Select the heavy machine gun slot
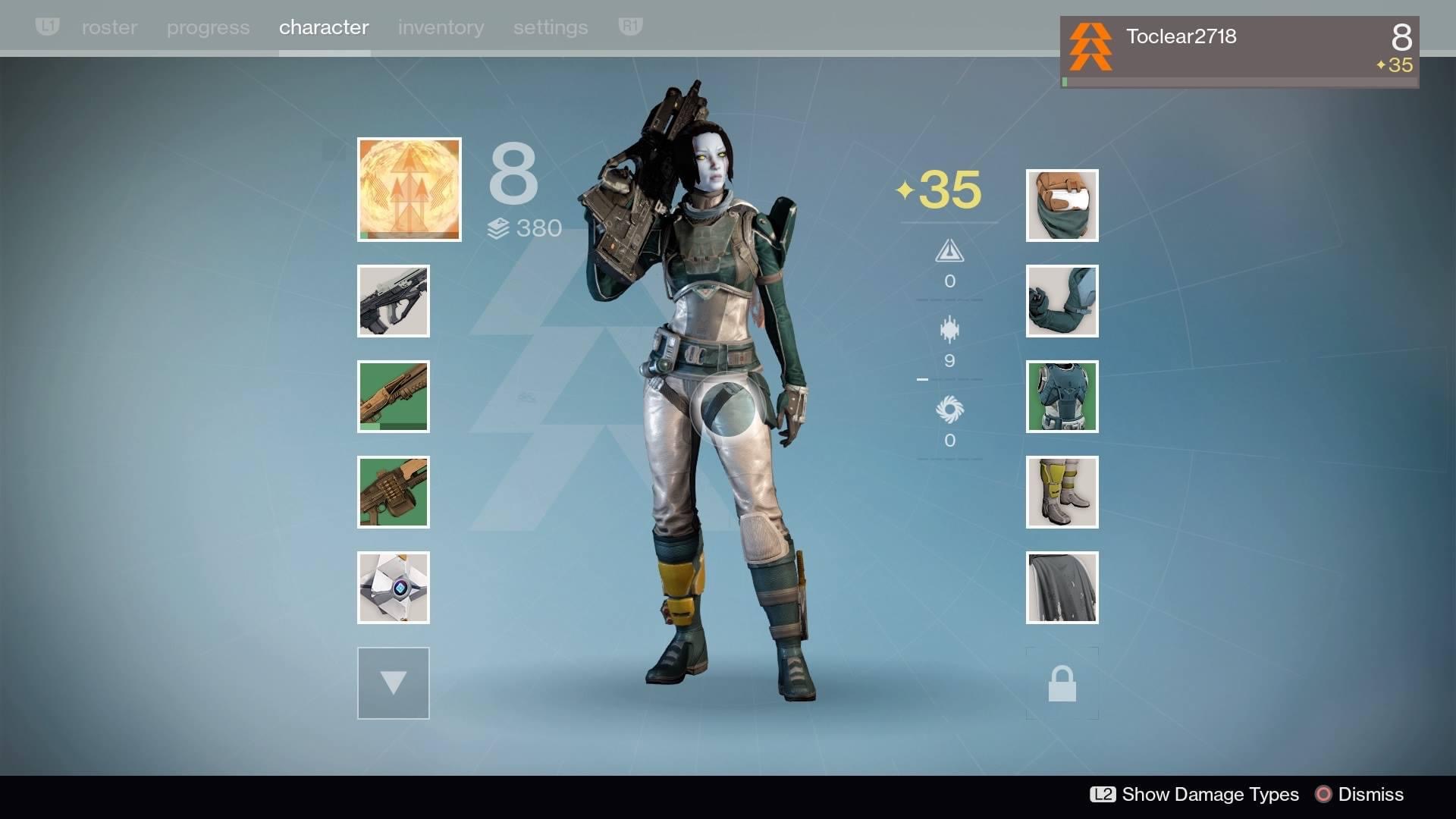This screenshot has height=819, width=1456. (393, 492)
